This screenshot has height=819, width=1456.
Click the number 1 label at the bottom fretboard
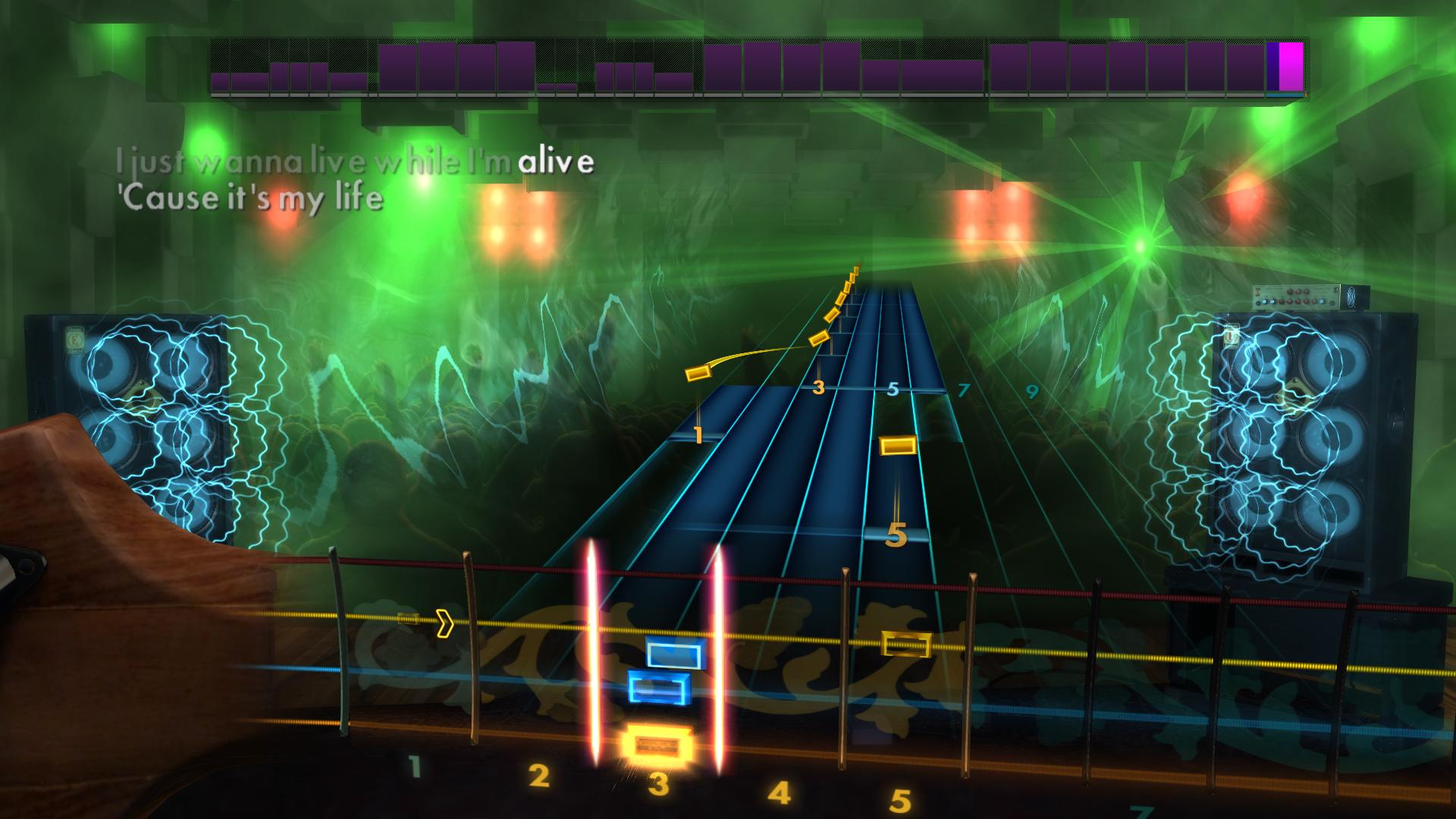pos(414,767)
